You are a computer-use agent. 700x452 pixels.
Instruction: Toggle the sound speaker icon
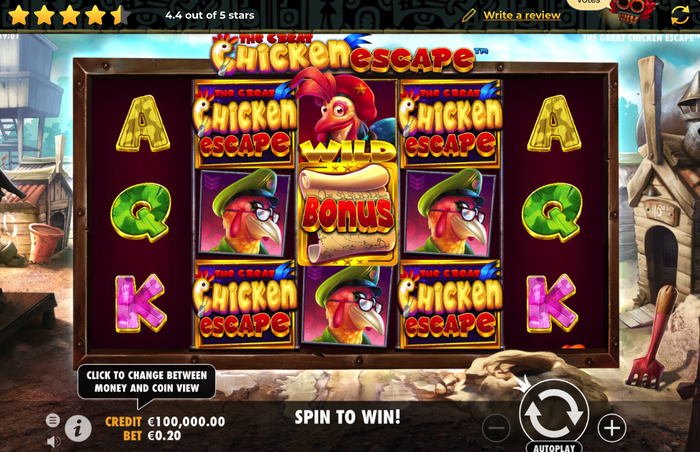[x=52, y=440]
